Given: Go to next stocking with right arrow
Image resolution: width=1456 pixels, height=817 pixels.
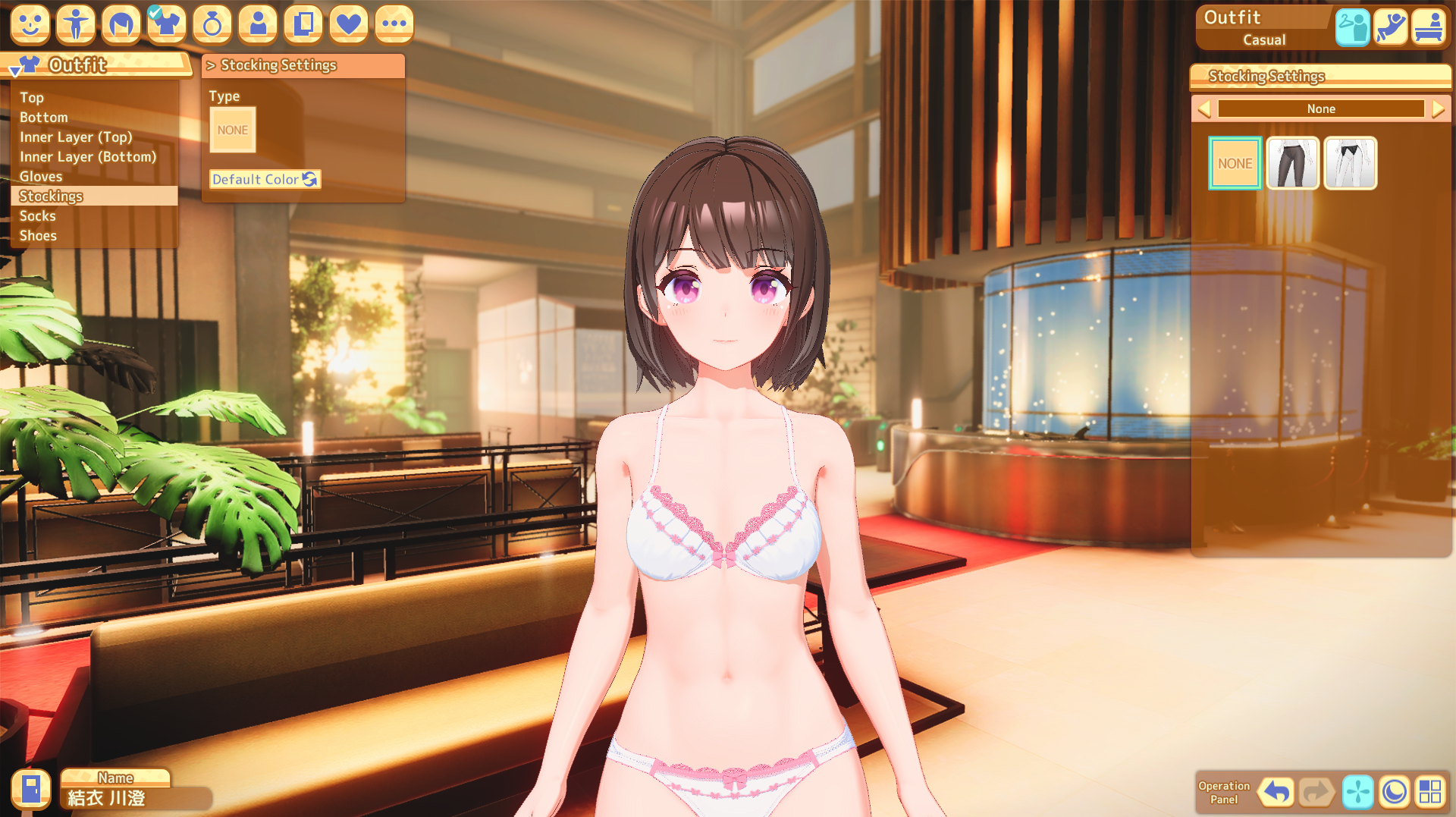Looking at the screenshot, I should click(x=1439, y=109).
